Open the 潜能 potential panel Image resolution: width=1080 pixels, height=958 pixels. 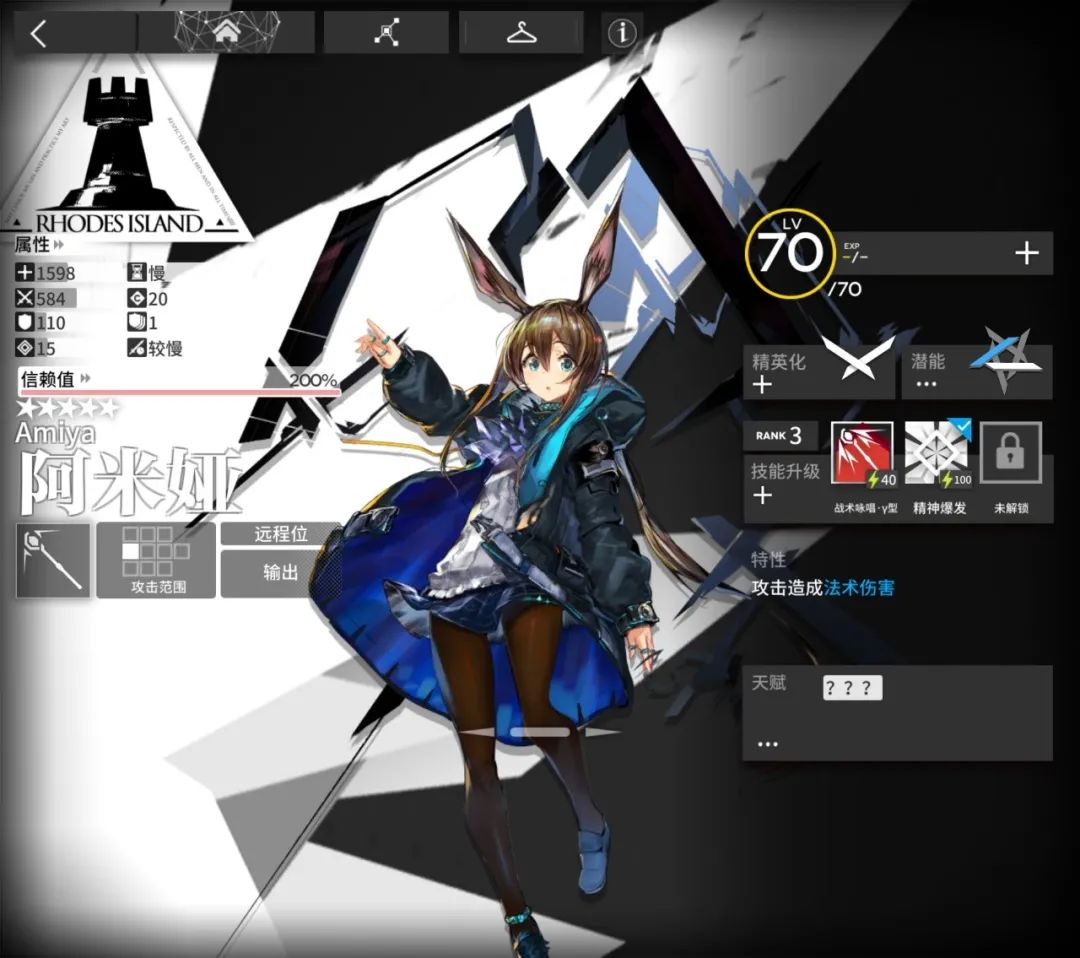click(x=976, y=372)
